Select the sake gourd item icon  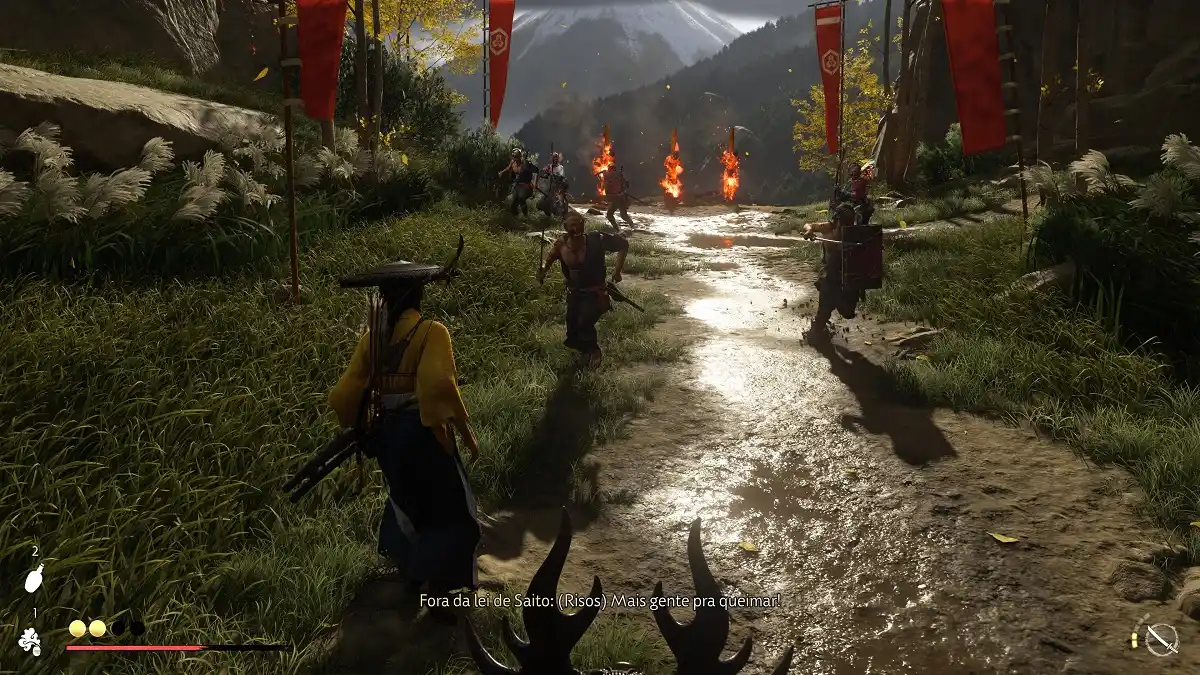tap(34, 578)
